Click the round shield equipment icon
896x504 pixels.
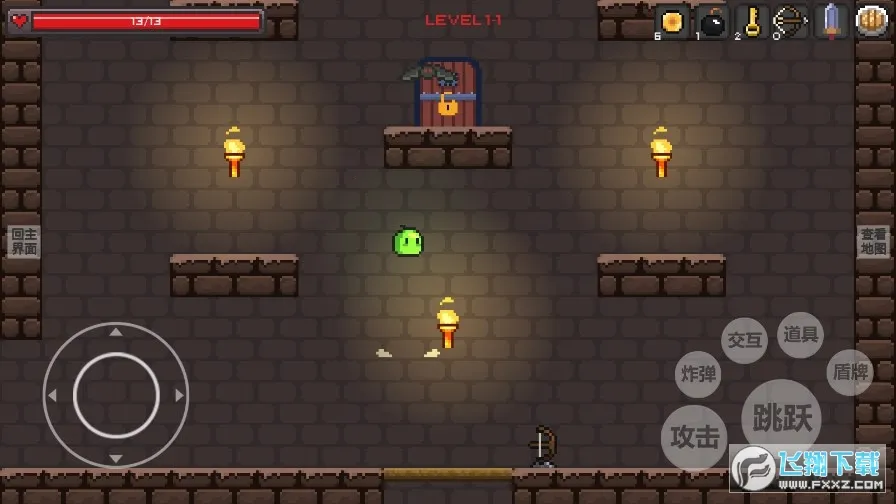(872, 22)
